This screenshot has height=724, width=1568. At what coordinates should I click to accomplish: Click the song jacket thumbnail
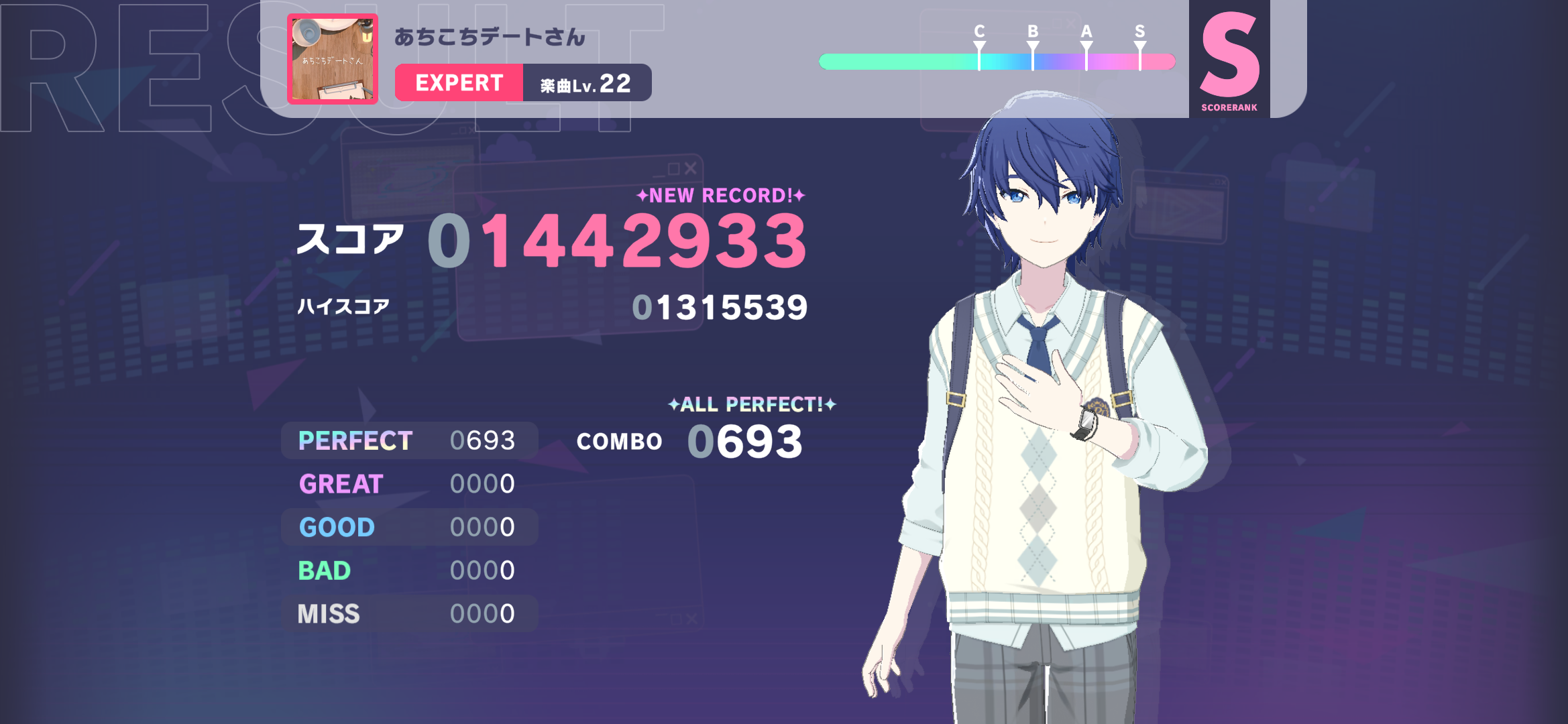click(333, 59)
